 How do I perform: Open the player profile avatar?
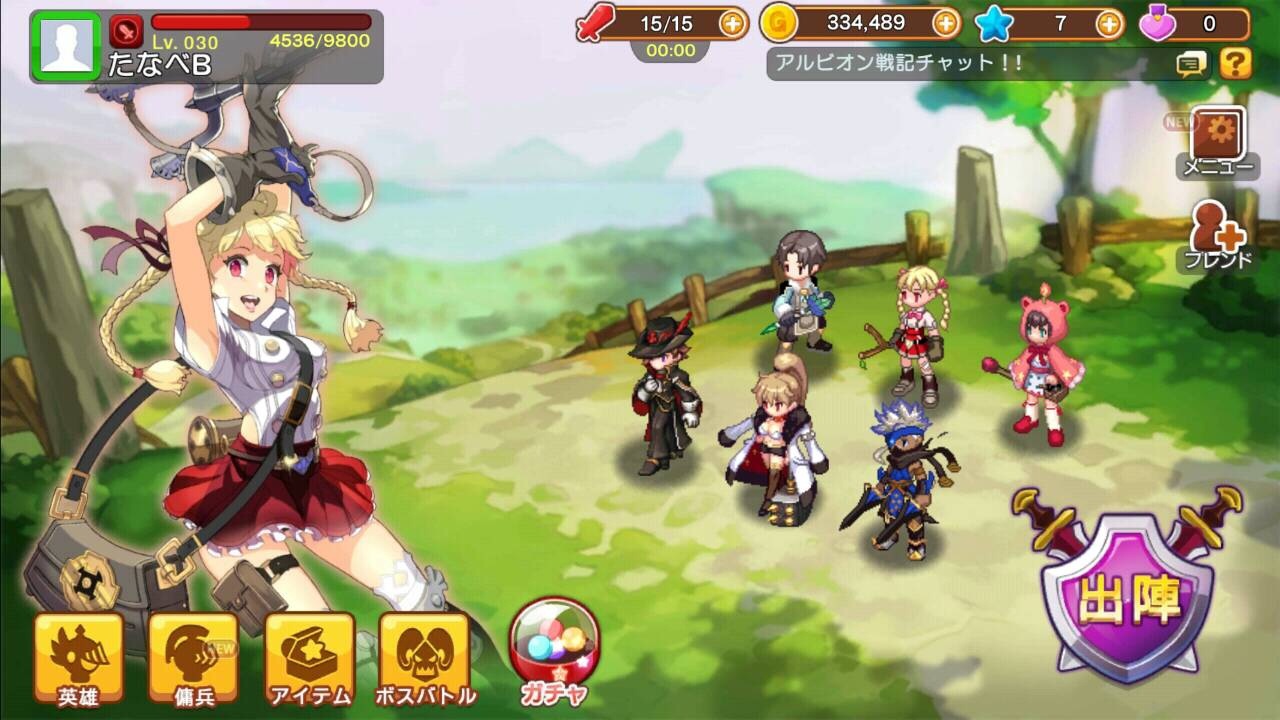[x=67, y=46]
